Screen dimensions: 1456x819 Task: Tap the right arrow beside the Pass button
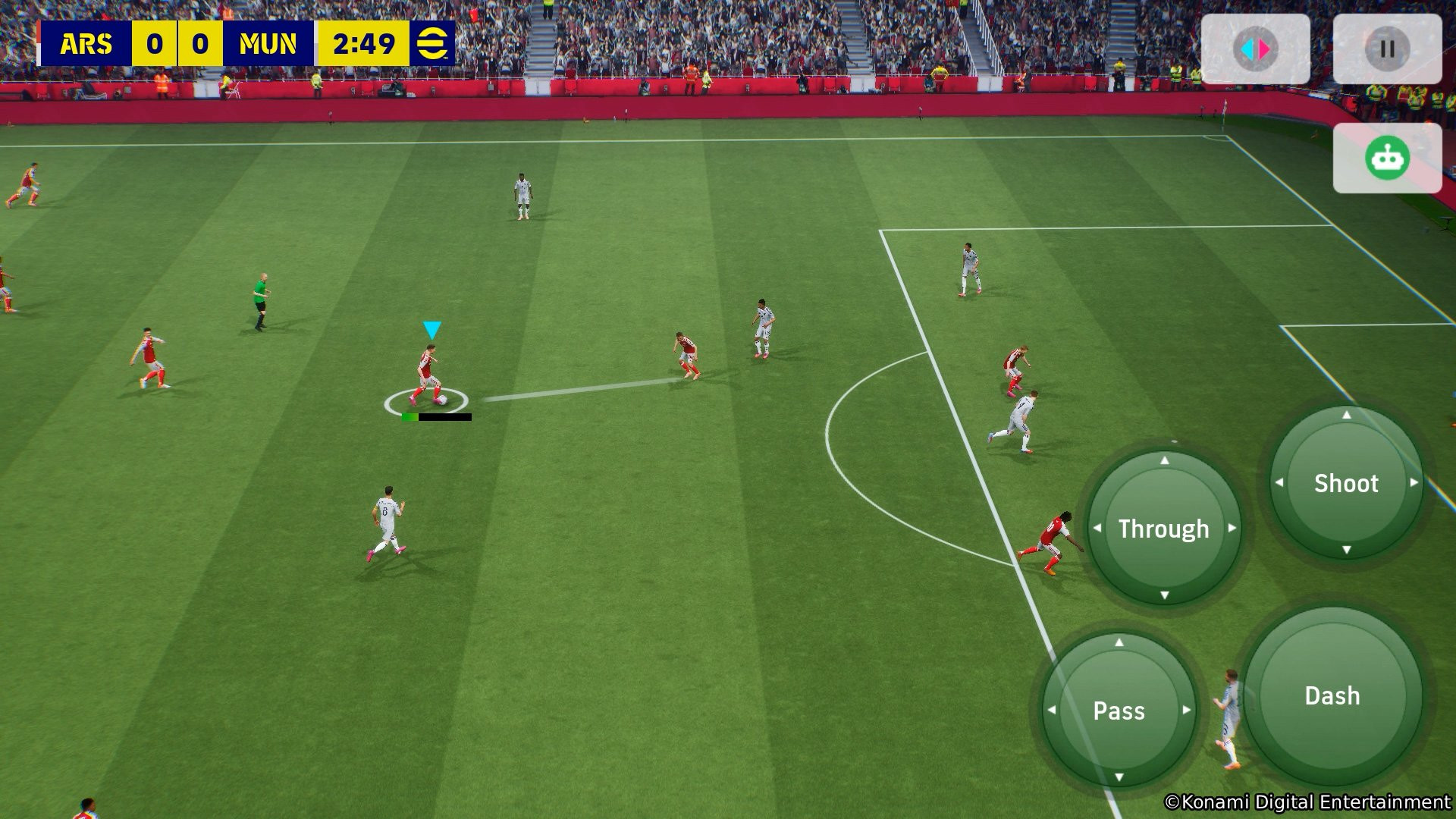(1188, 711)
